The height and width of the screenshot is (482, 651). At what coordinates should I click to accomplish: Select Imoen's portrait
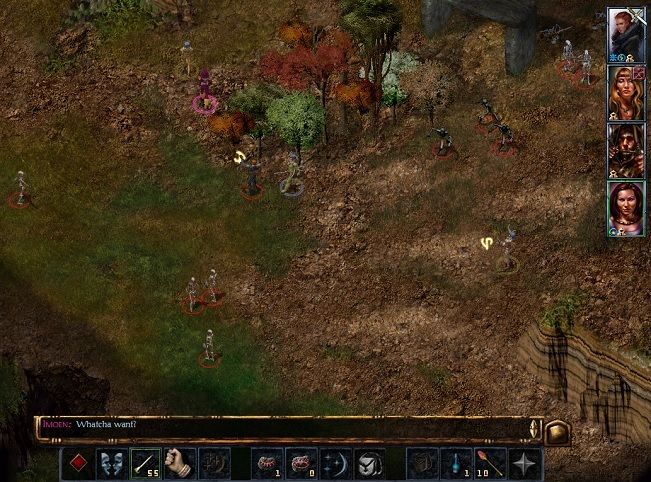pos(625,207)
